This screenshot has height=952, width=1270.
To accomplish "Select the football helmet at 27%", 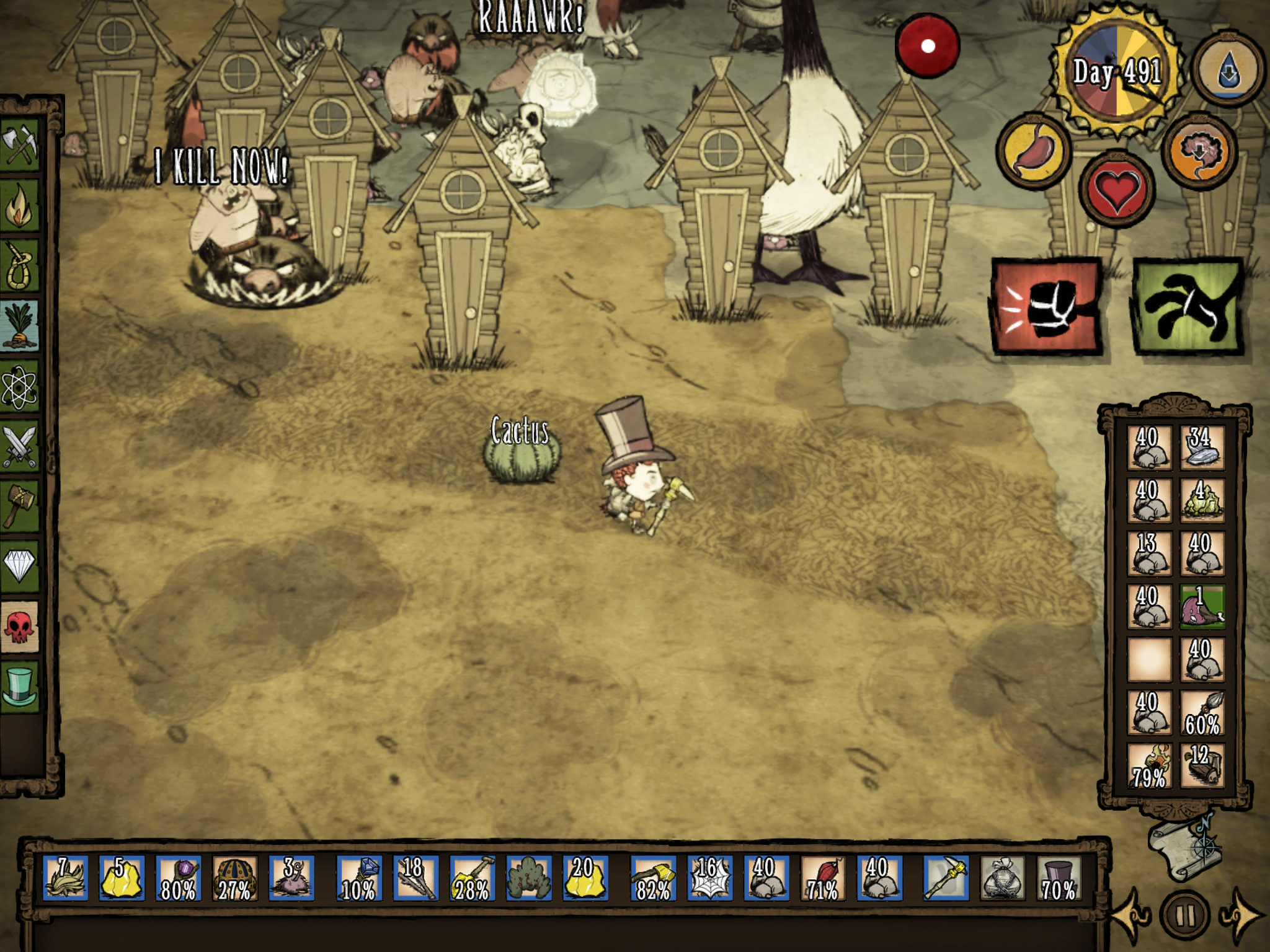I will point(234,878).
